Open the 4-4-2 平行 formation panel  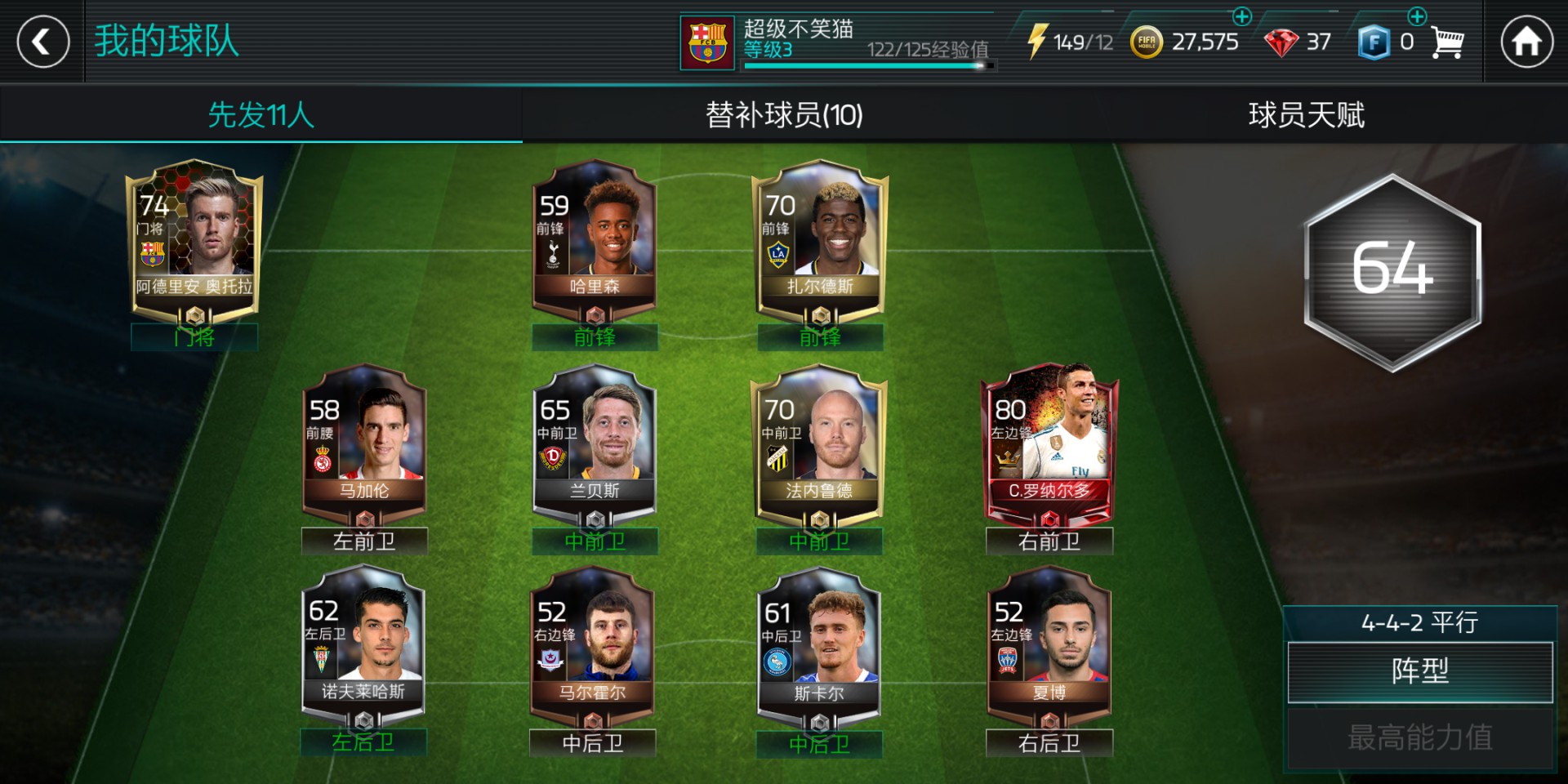click(1419, 623)
